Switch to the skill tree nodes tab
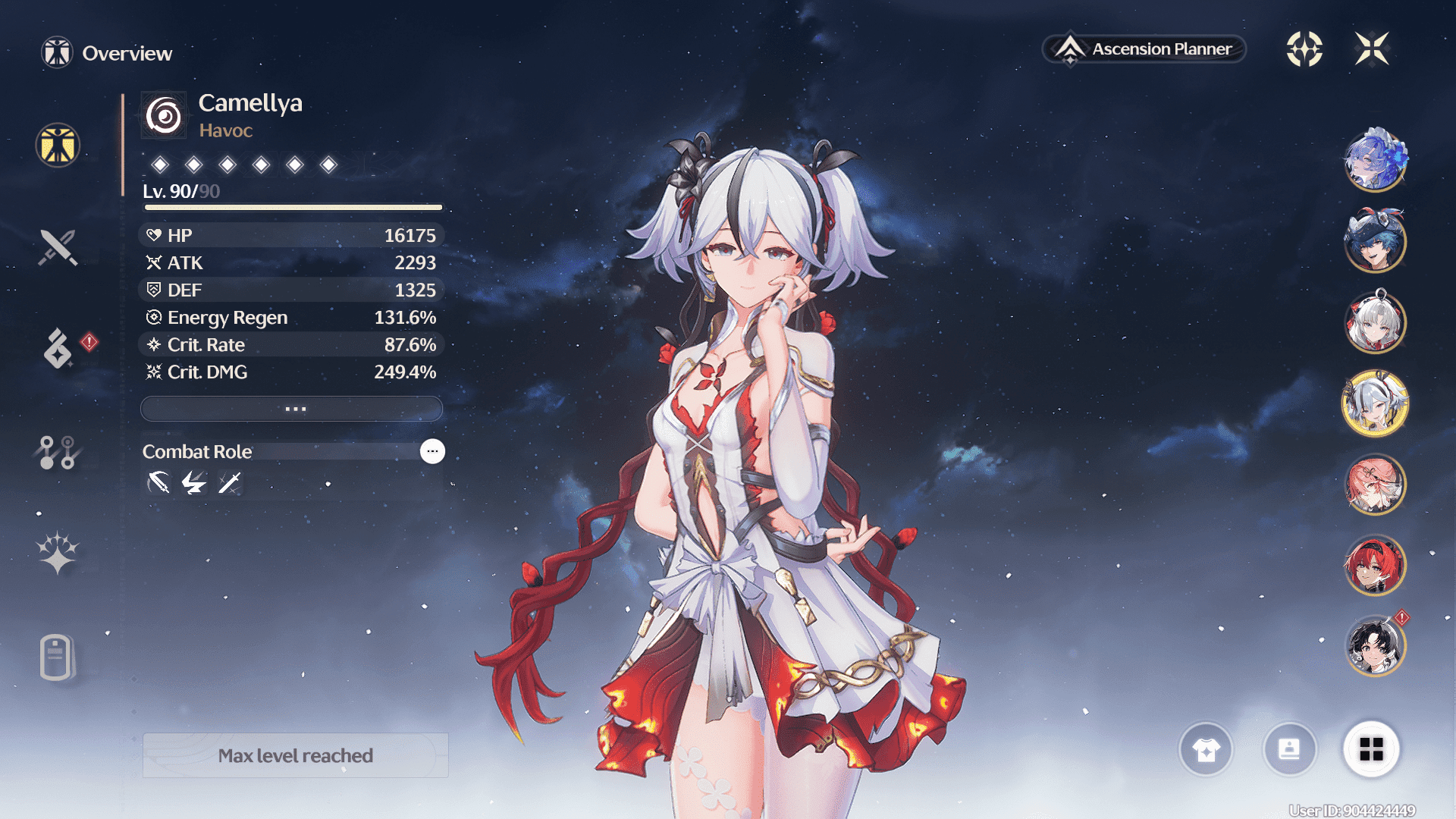The image size is (1456, 819). [x=58, y=452]
